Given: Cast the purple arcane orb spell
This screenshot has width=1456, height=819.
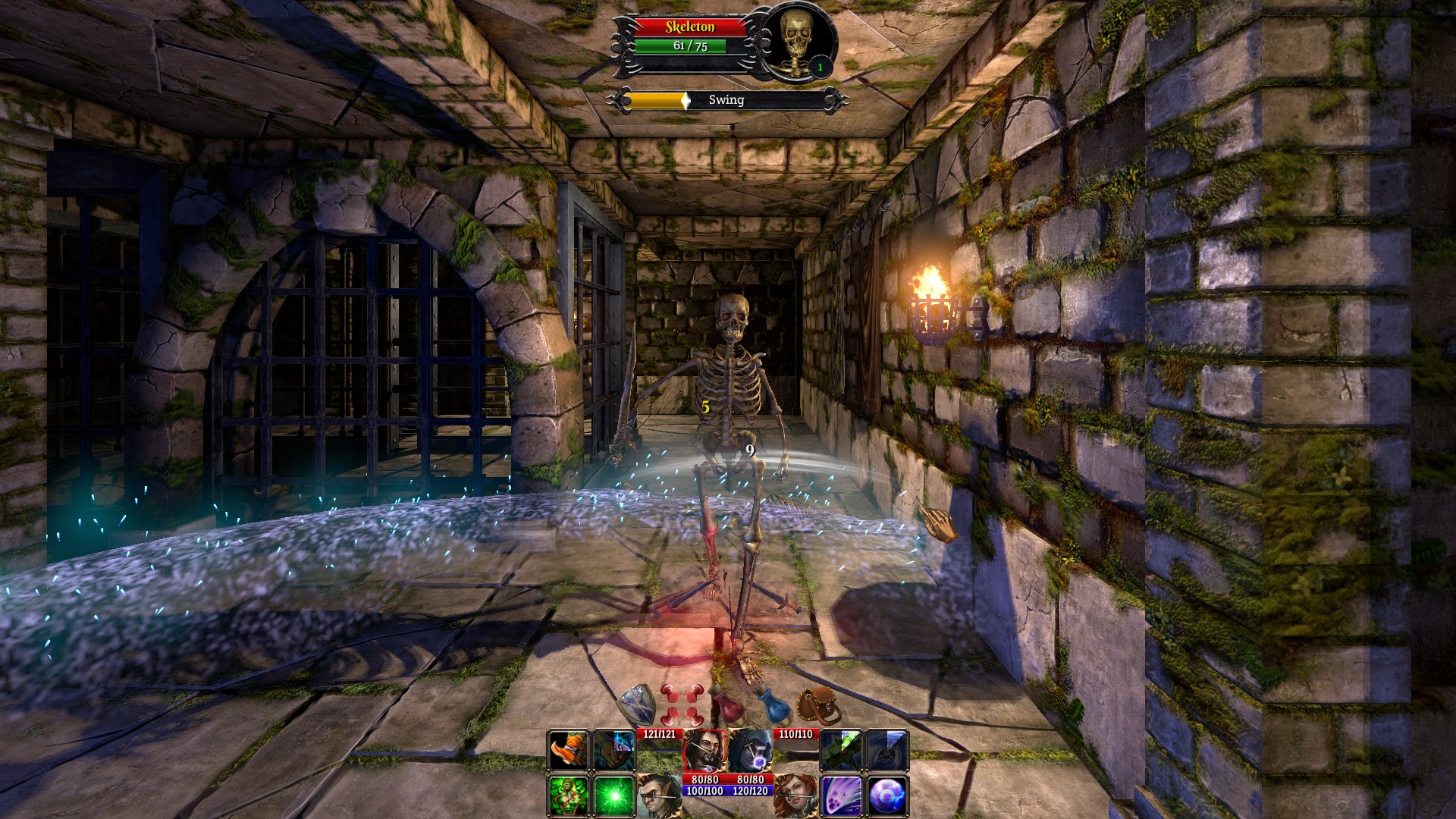Looking at the screenshot, I should pos(886,795).
